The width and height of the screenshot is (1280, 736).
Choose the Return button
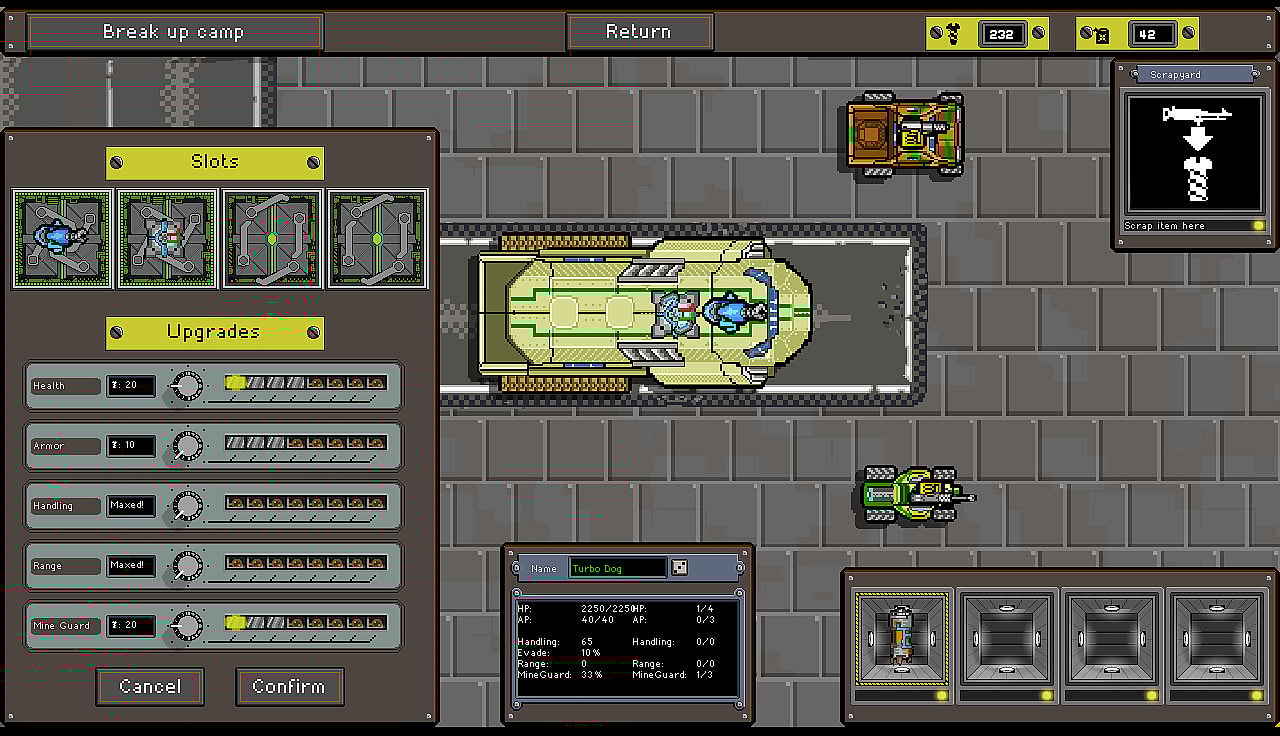pos(639,32)
